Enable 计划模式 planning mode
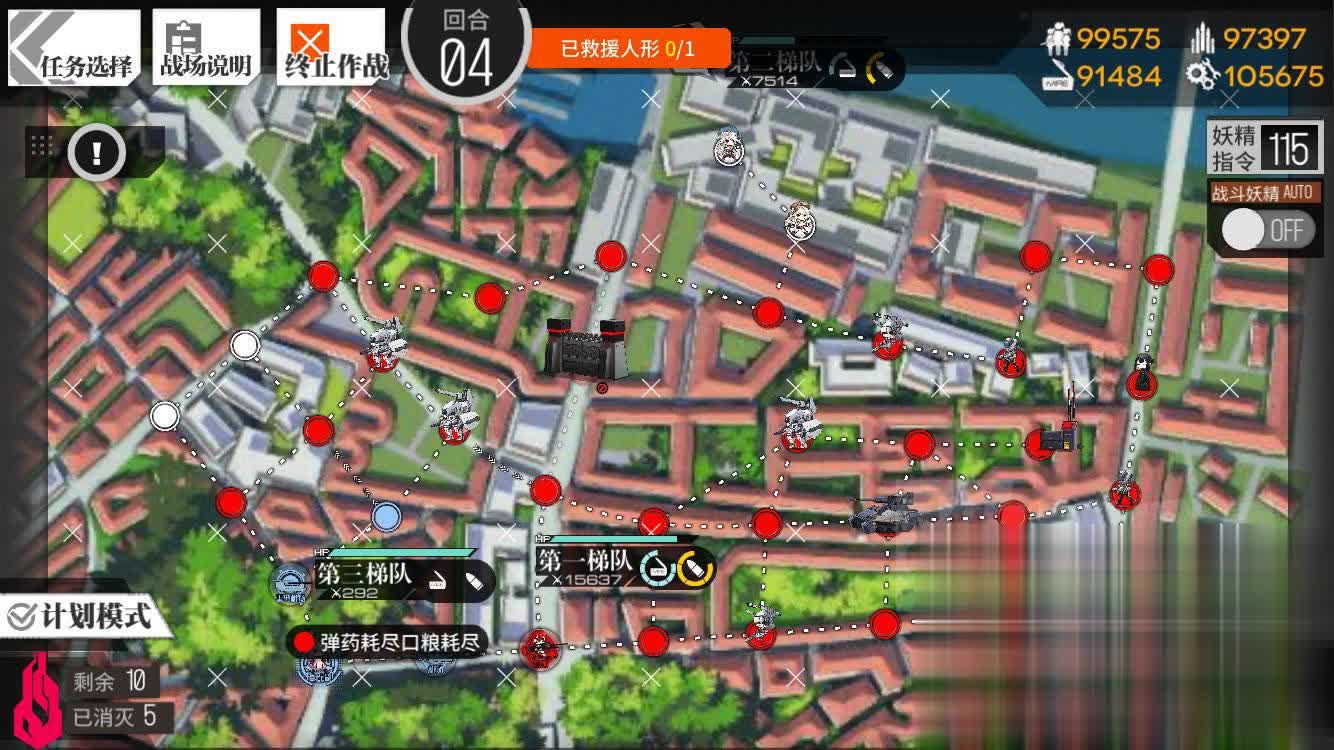The height and width of the screenshot is (750, 1334). tap(80, 616)
